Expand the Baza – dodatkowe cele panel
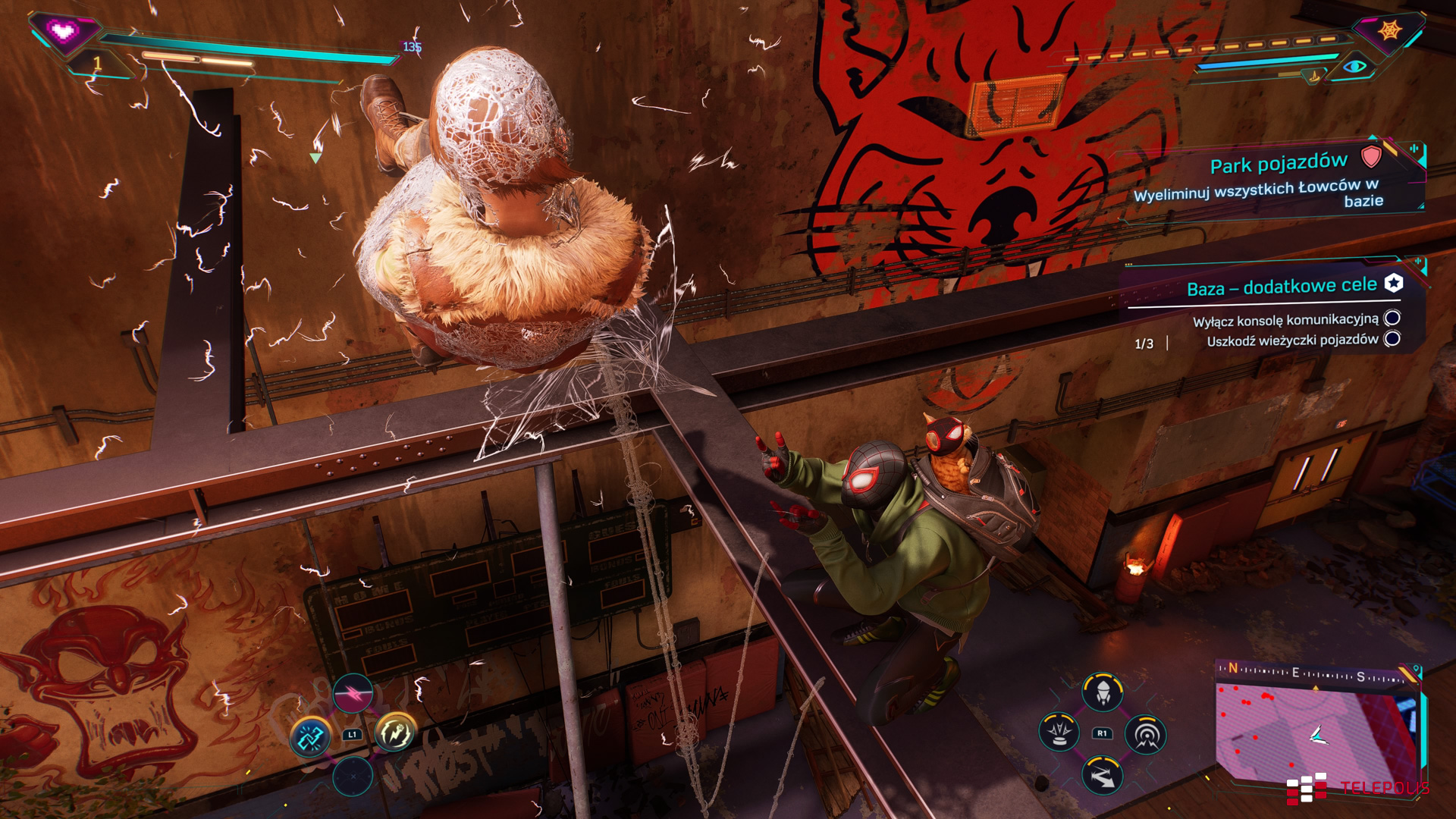Image resolution: width=1456 pixels, height=819 pixels. (x=1282, y=287)
